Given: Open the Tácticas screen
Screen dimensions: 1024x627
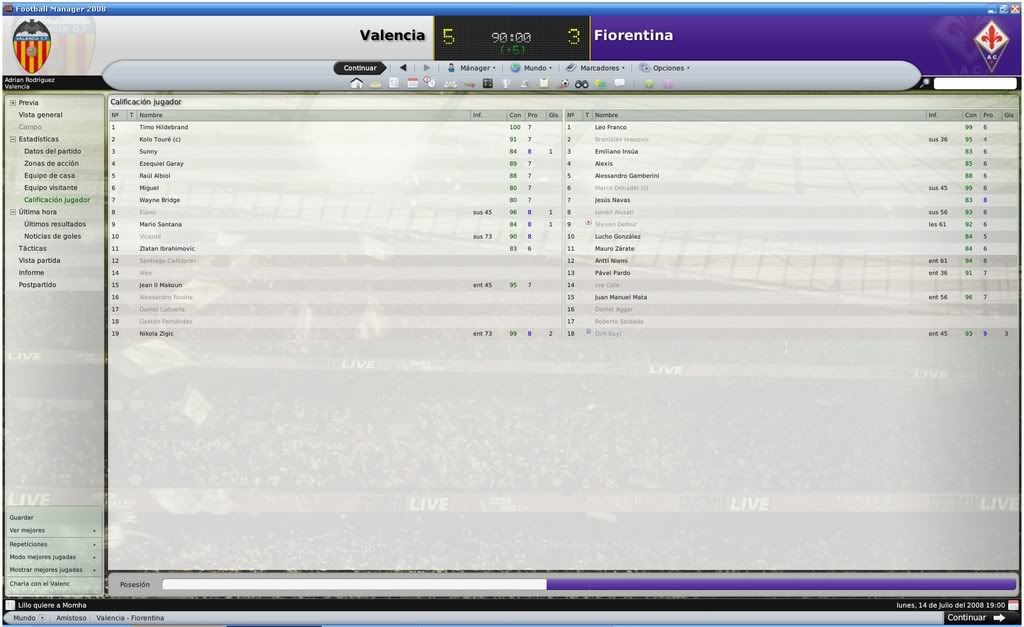Looking at the screenshot, I should coord(32,248).
